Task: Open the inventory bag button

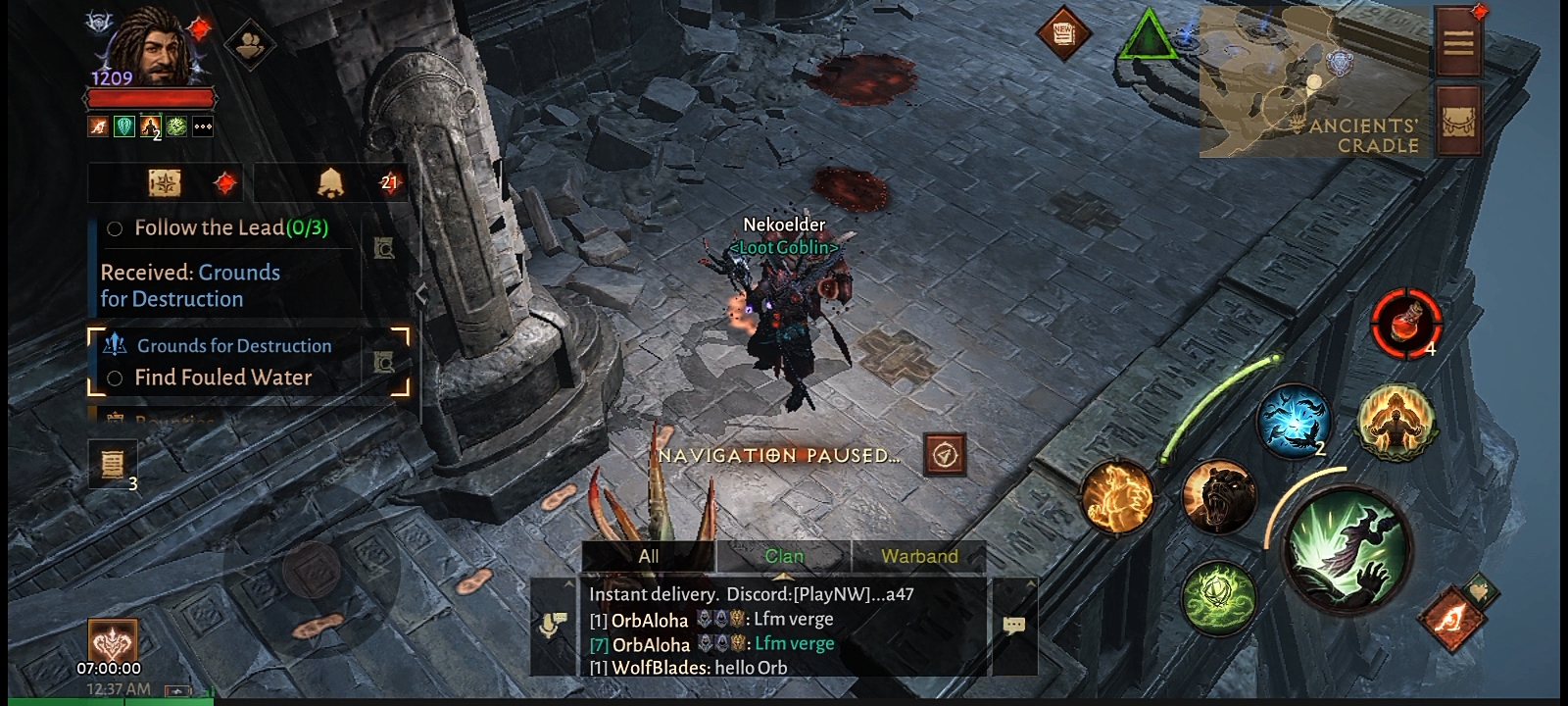Action: [x=1458, y=120]
